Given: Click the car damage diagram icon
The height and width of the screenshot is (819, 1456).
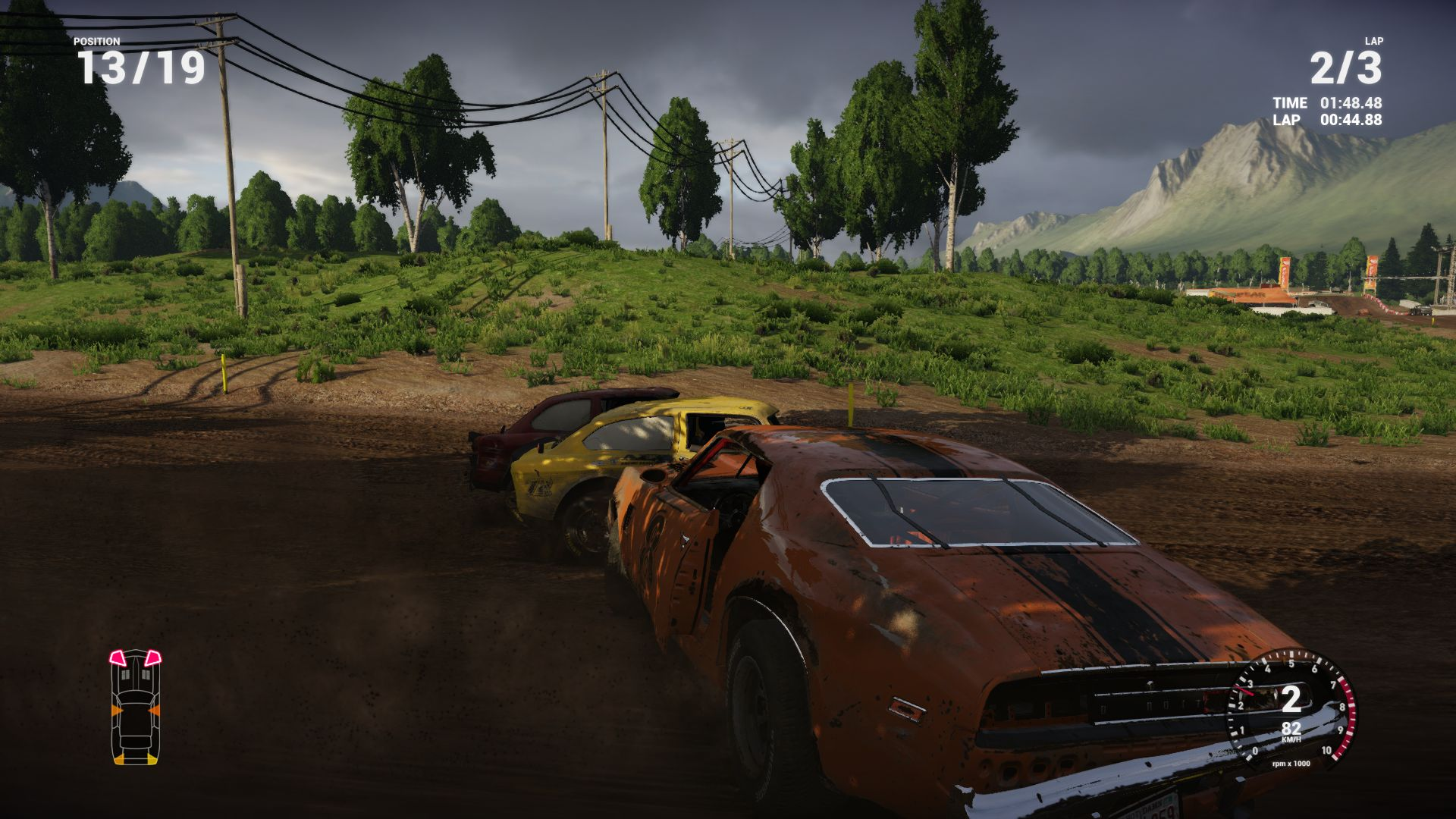Looking at the screenshot, I should [x=136, y=707].
